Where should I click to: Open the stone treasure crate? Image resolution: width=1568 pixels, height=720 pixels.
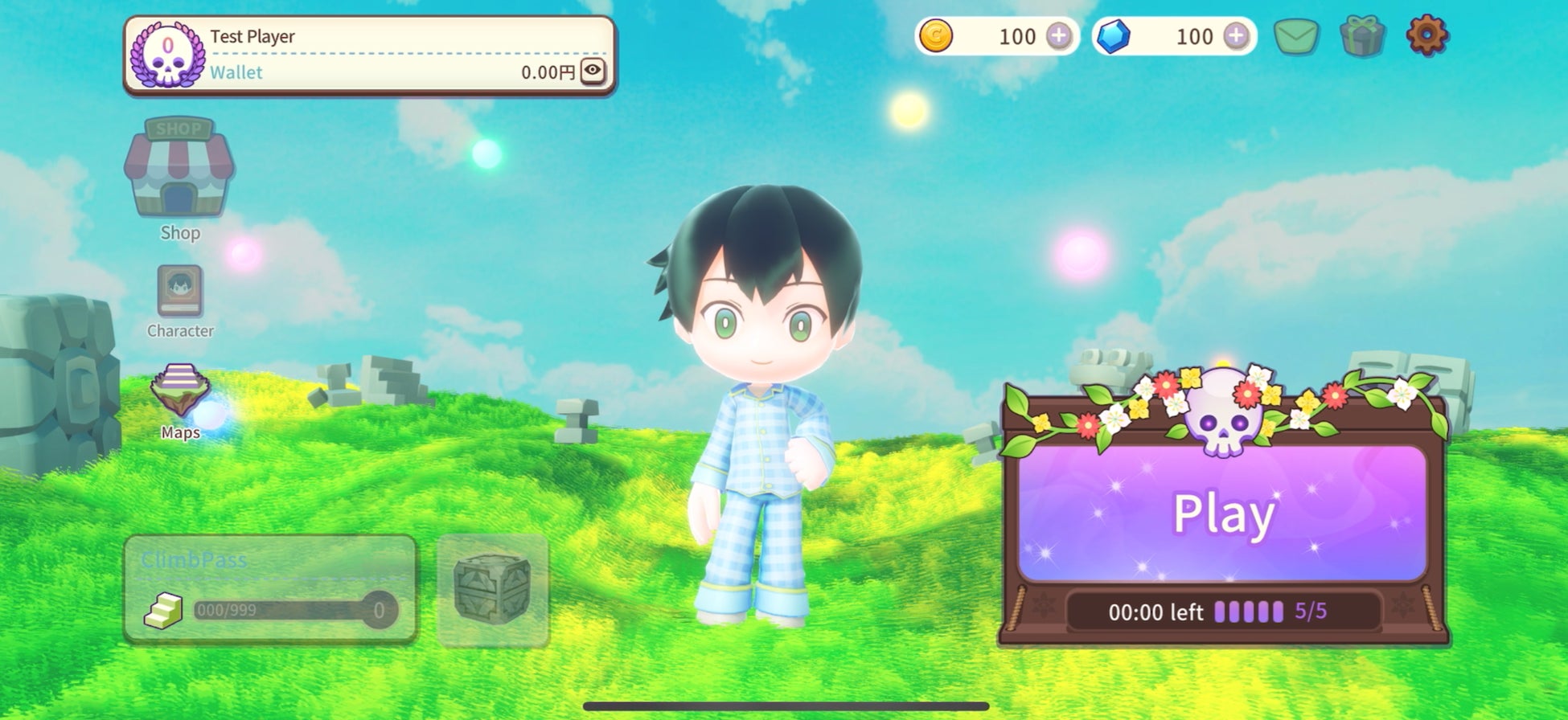point(492,589)
